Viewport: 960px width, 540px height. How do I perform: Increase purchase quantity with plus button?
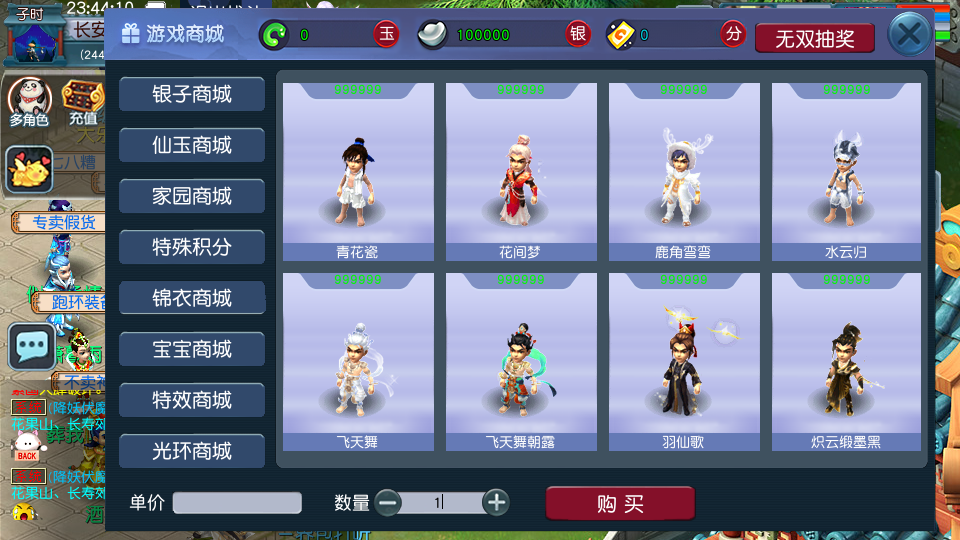tap(496, 503)
